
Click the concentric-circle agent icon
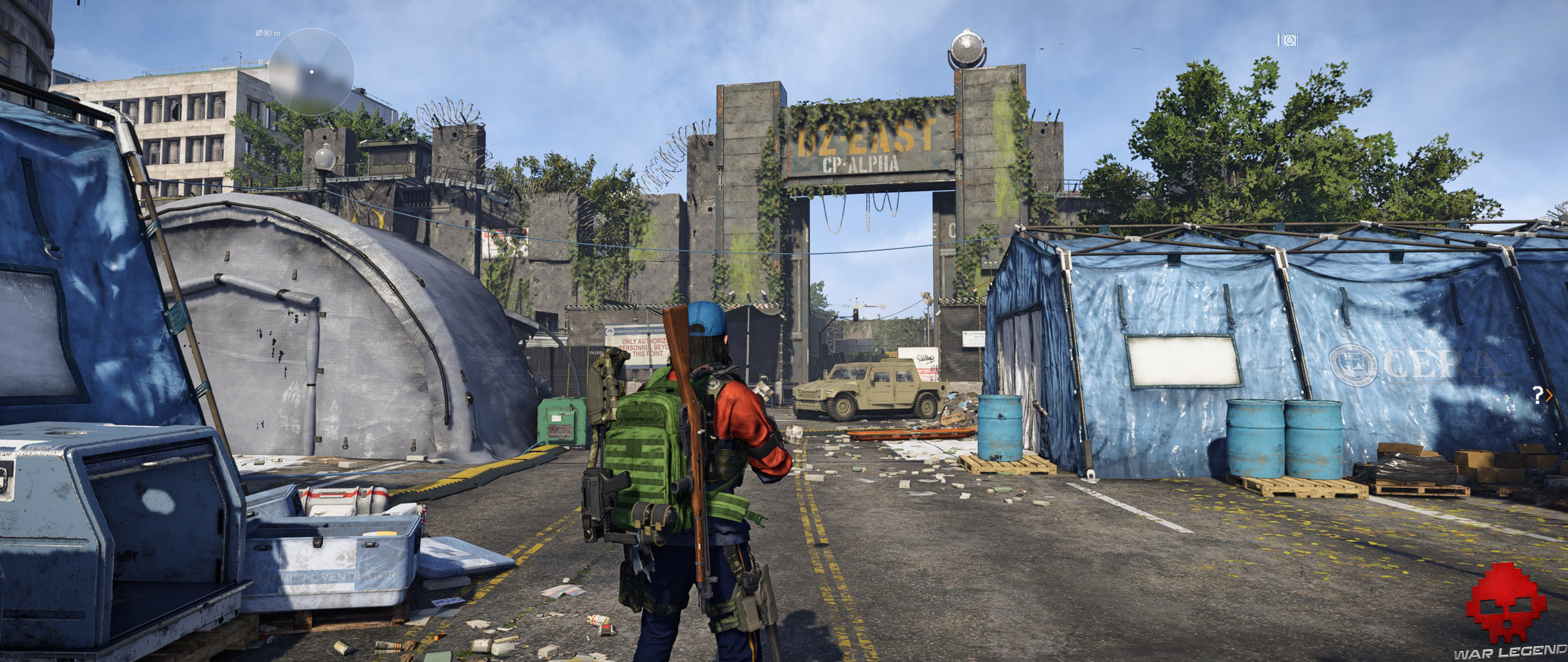[x=1289, y=40]
